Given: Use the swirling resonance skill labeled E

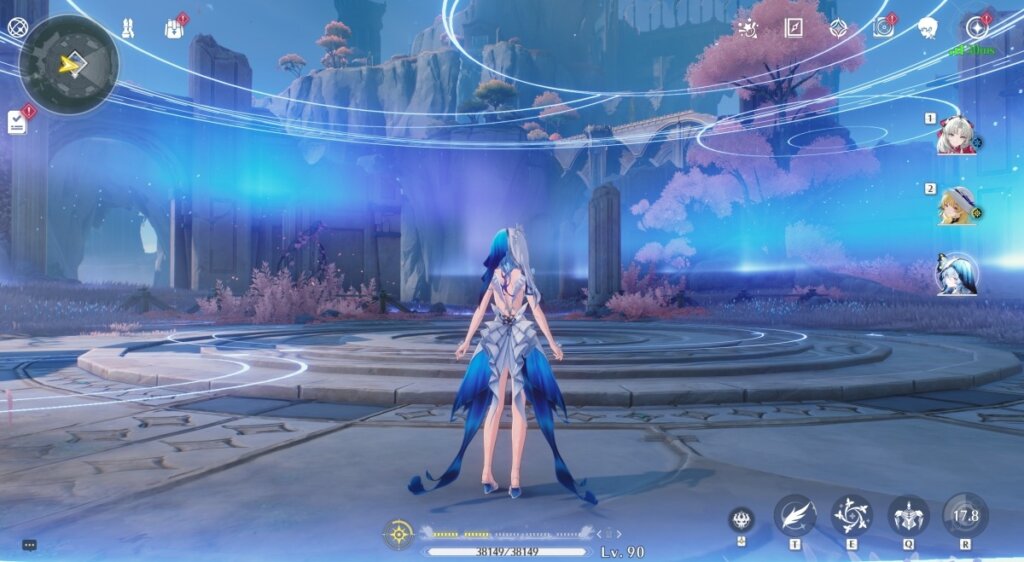Looking at the screenshot, I should [851, 516].
